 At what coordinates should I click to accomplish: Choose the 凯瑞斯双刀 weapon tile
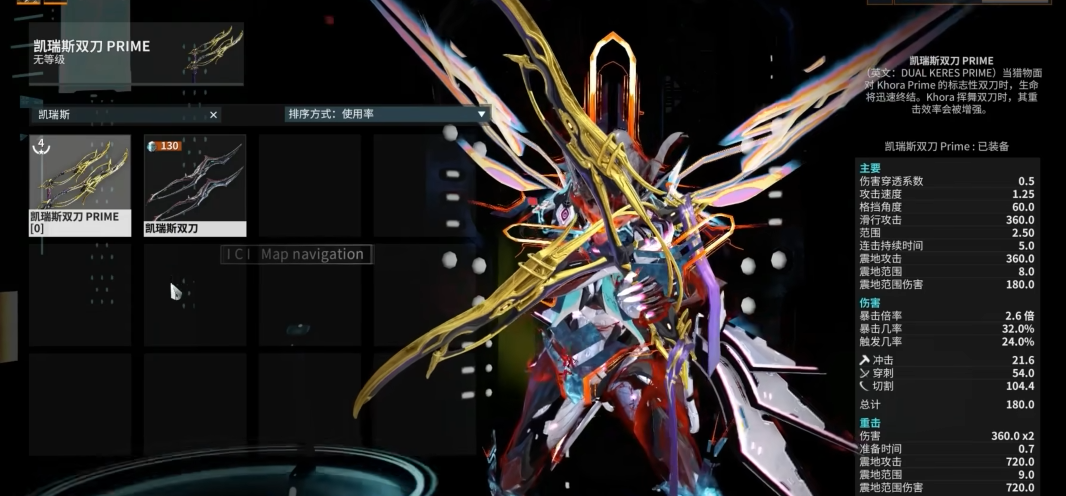pos(195,184)
